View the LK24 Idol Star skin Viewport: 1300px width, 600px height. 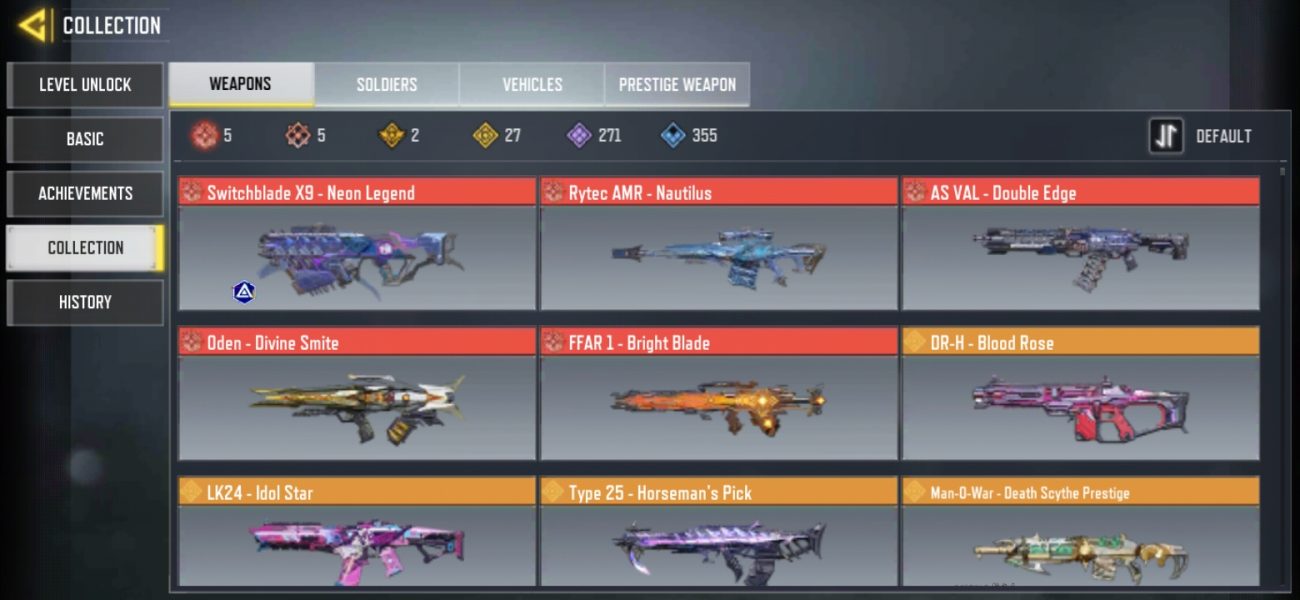coord(357,535)
